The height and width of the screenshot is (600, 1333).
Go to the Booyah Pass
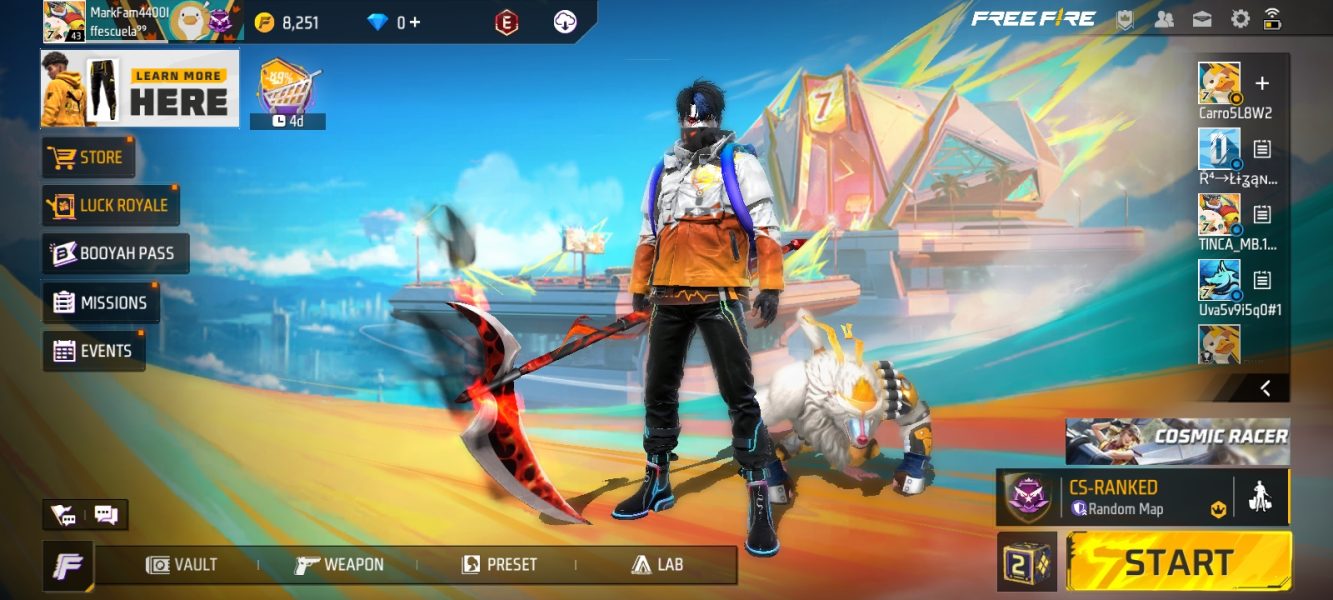click(115, 254)
